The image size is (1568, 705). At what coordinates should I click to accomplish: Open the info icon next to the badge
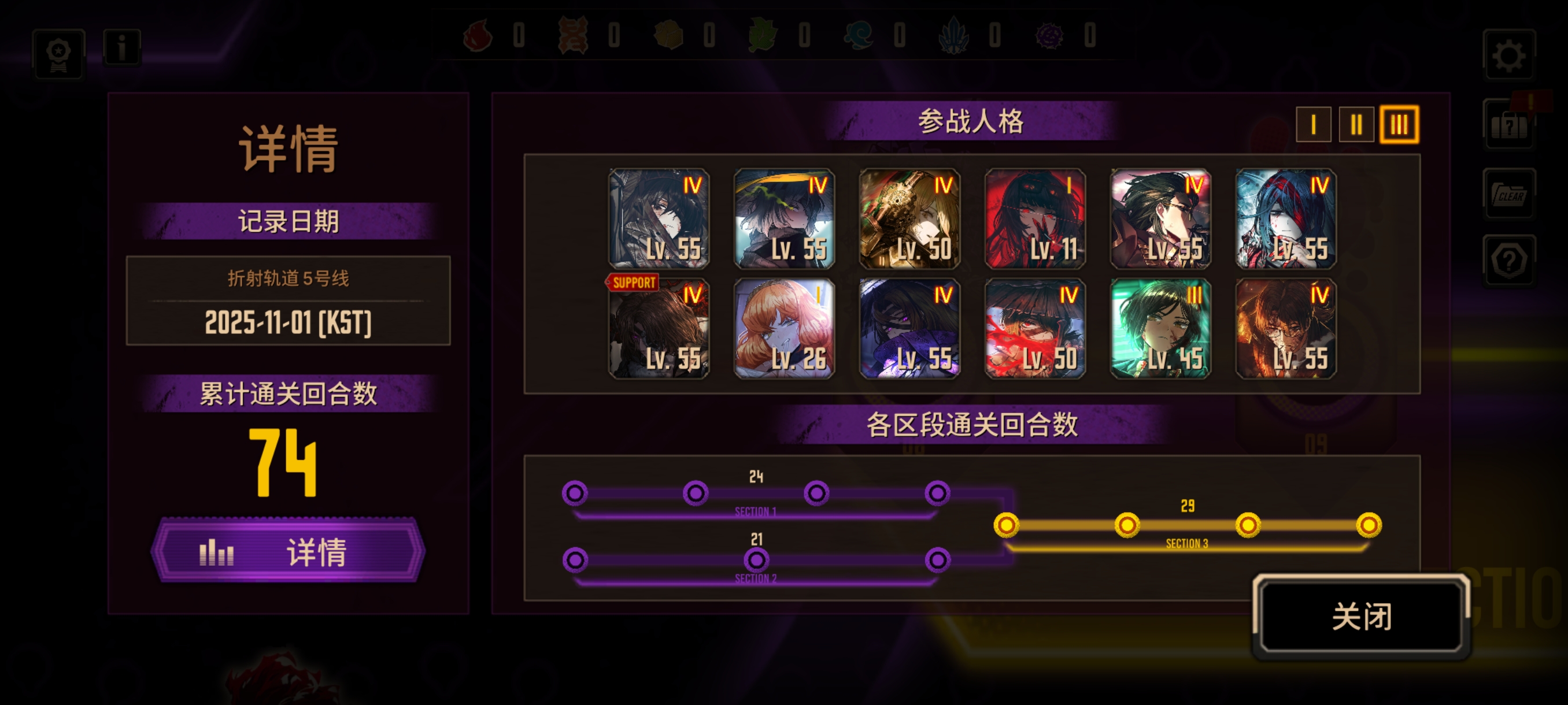point(122,49)
